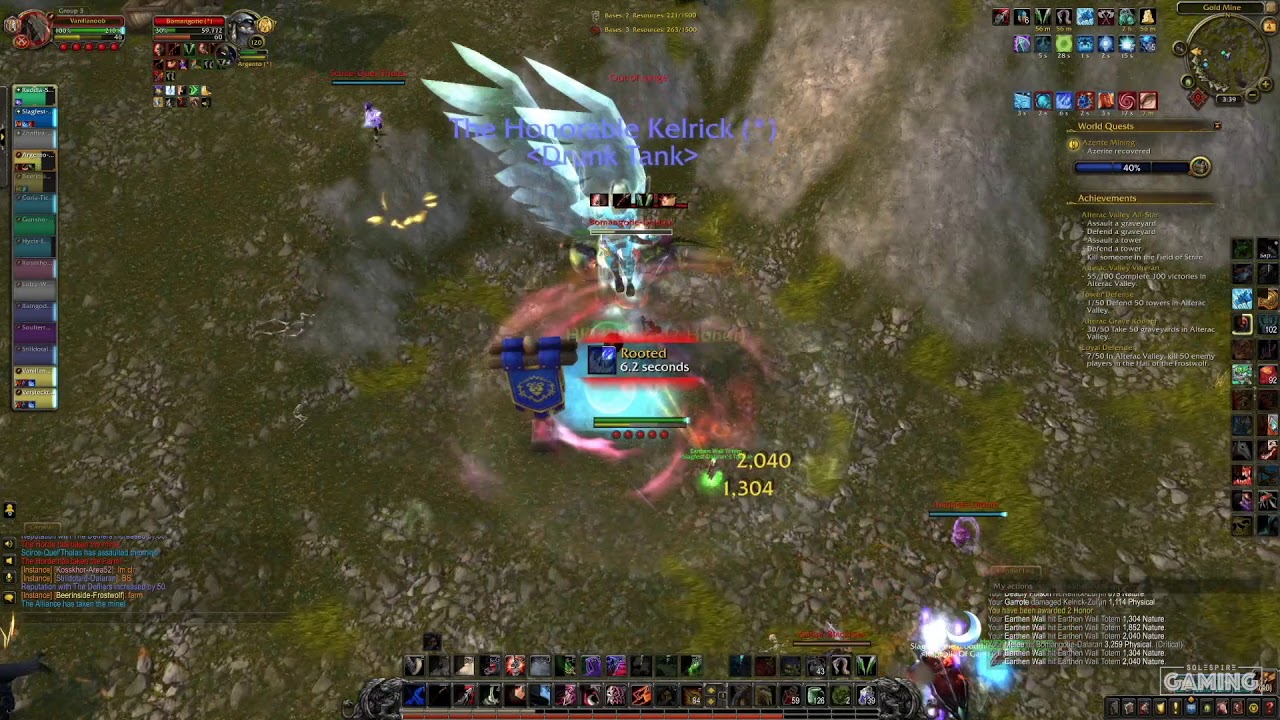
Task: Click the green tracking icon on the minimap's lower edge
Action: click(x=1187, y=81)
